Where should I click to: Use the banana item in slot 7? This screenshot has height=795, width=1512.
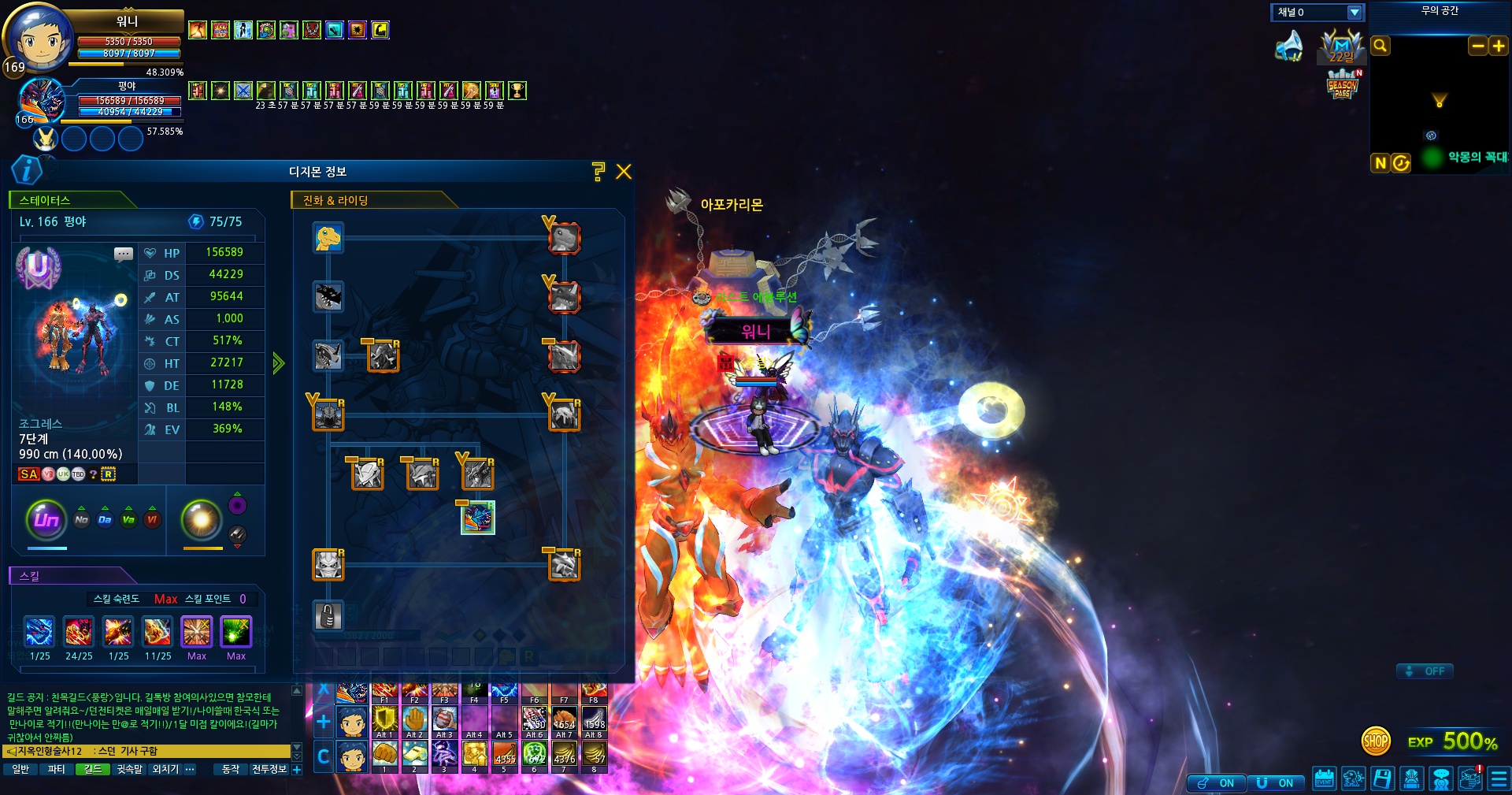coord(565,755)
